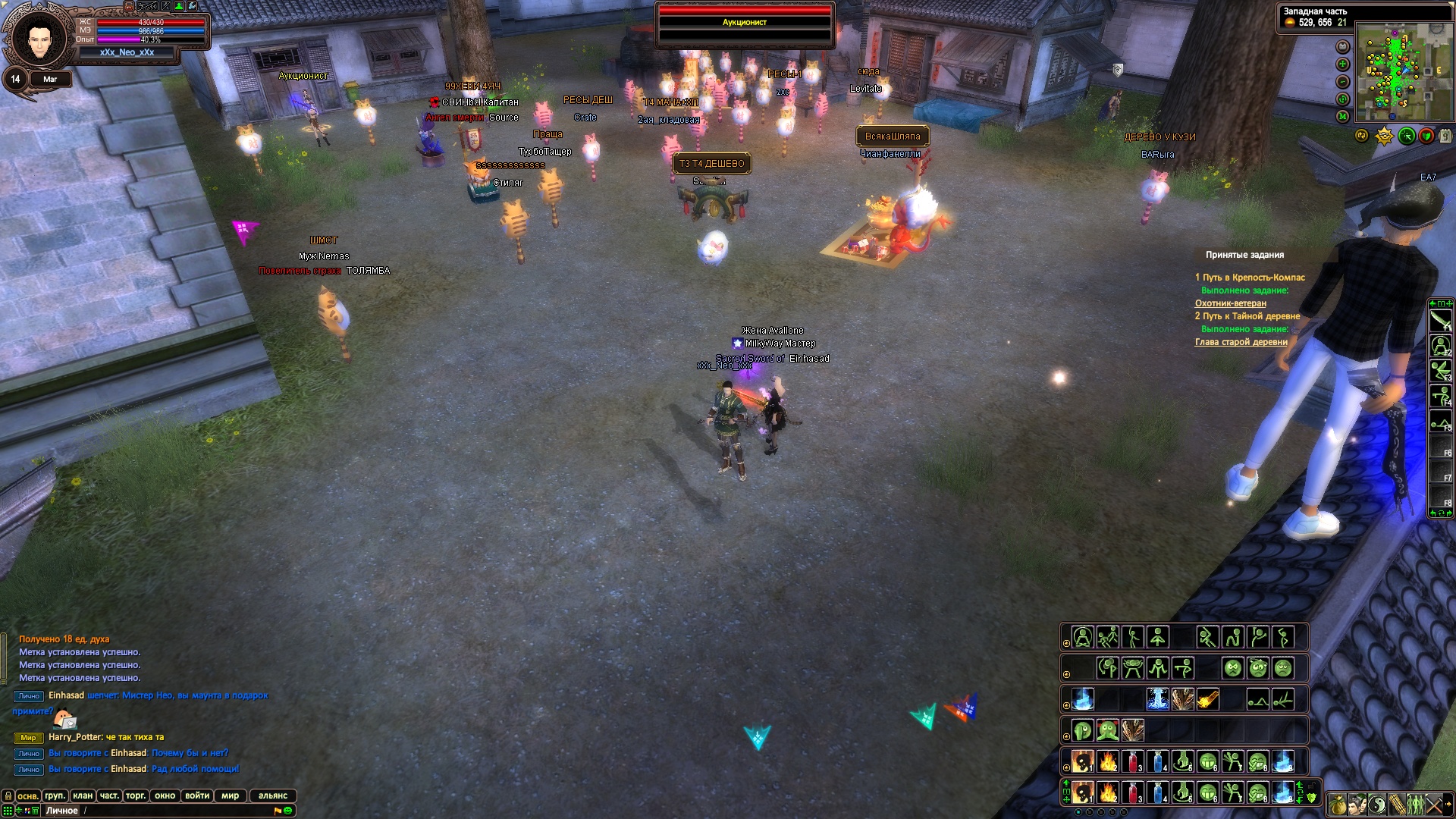Open the yin-yang skills menu icon

point(1377,804)
